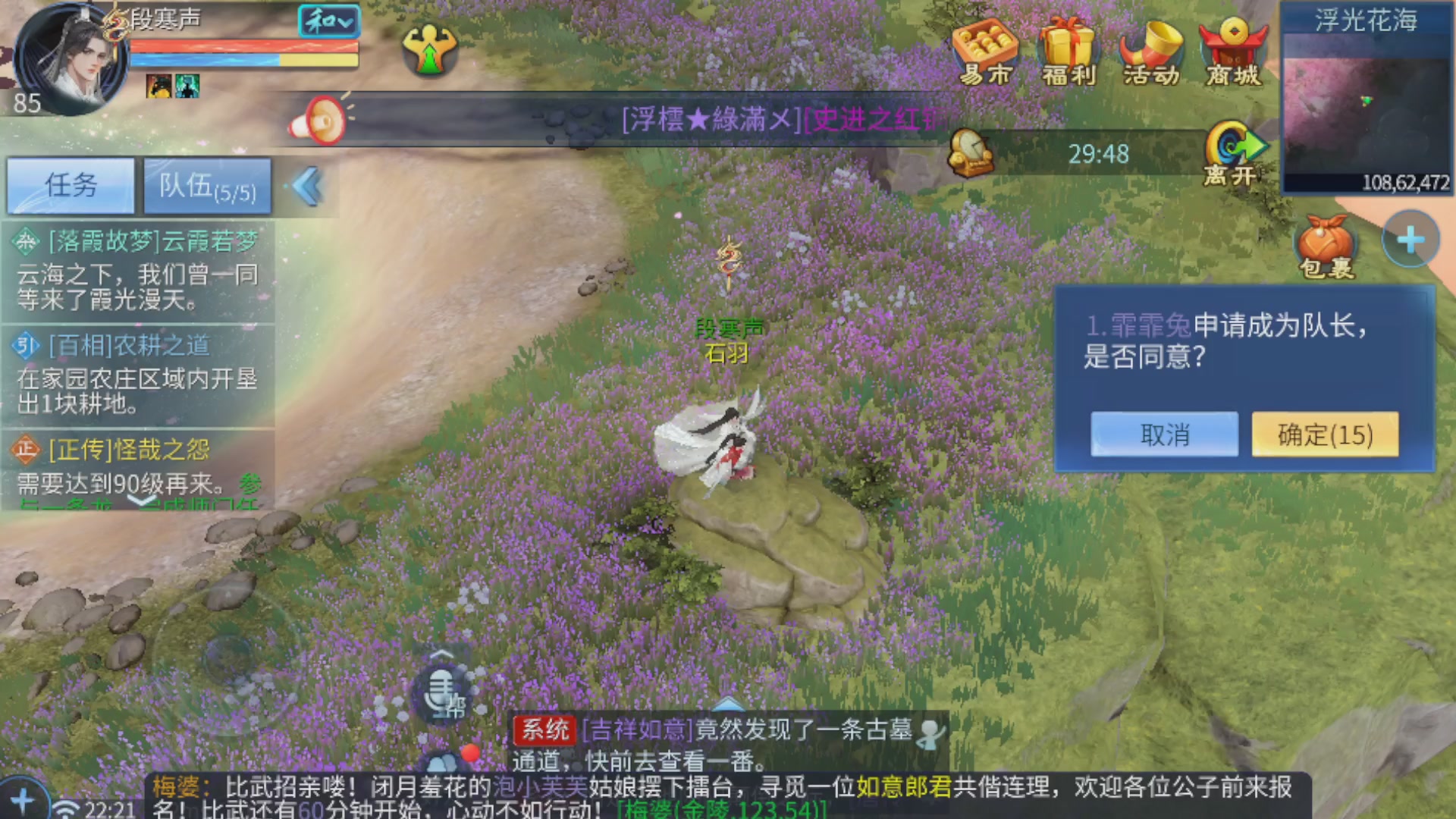Open the 和 peace mode dropdown
Viewport: 1456px width, 819px height.
(x=328, y=22)
